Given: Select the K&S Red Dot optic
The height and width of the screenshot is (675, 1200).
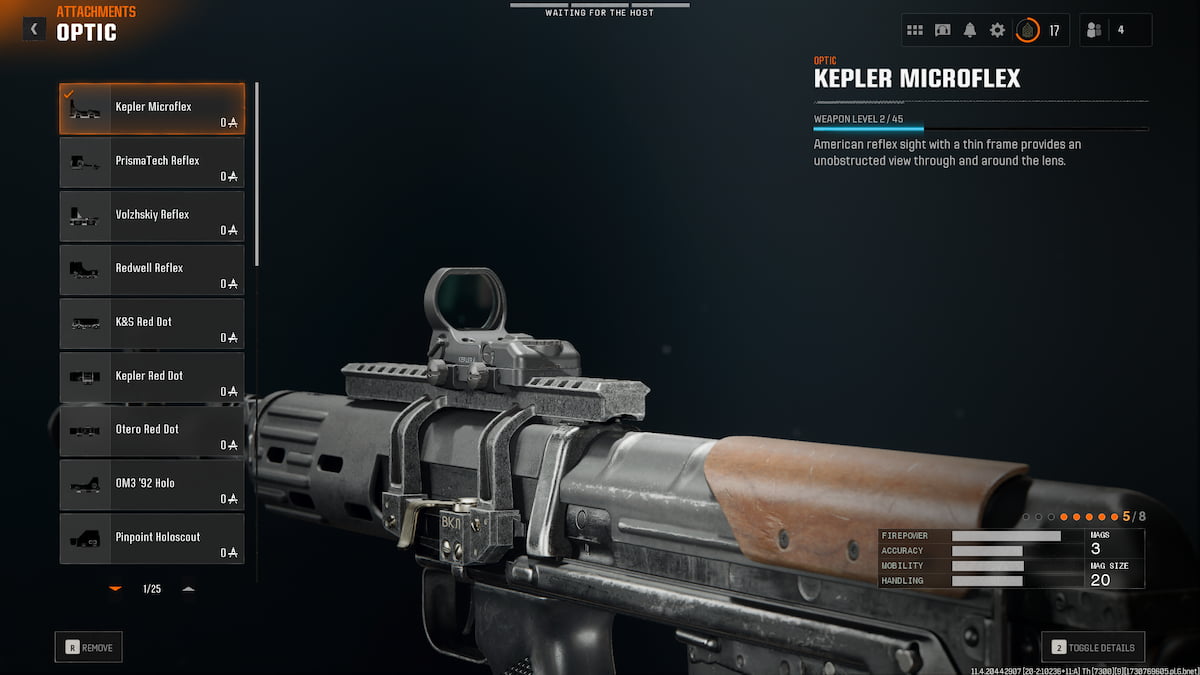Looking at the screenshot, I should pyautogui.click(x=152, y=325).
